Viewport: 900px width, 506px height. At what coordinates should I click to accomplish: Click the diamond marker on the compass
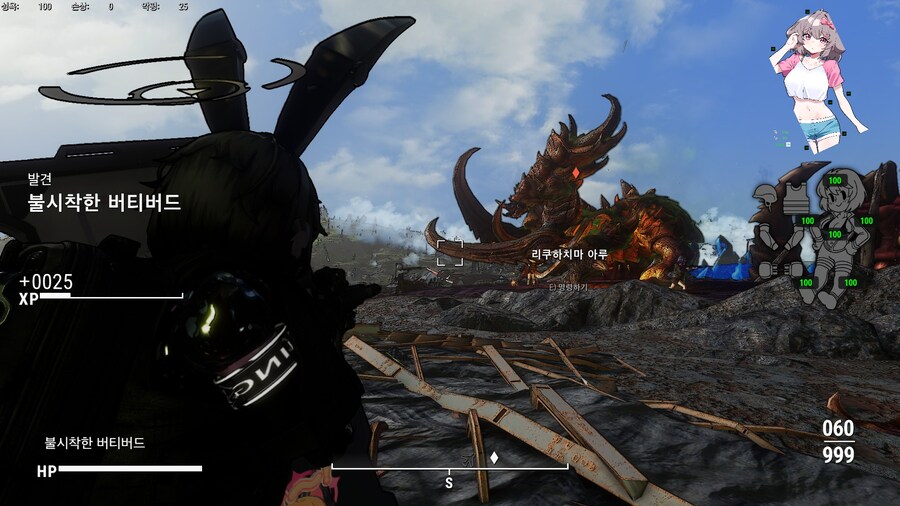tap(494, 459)
